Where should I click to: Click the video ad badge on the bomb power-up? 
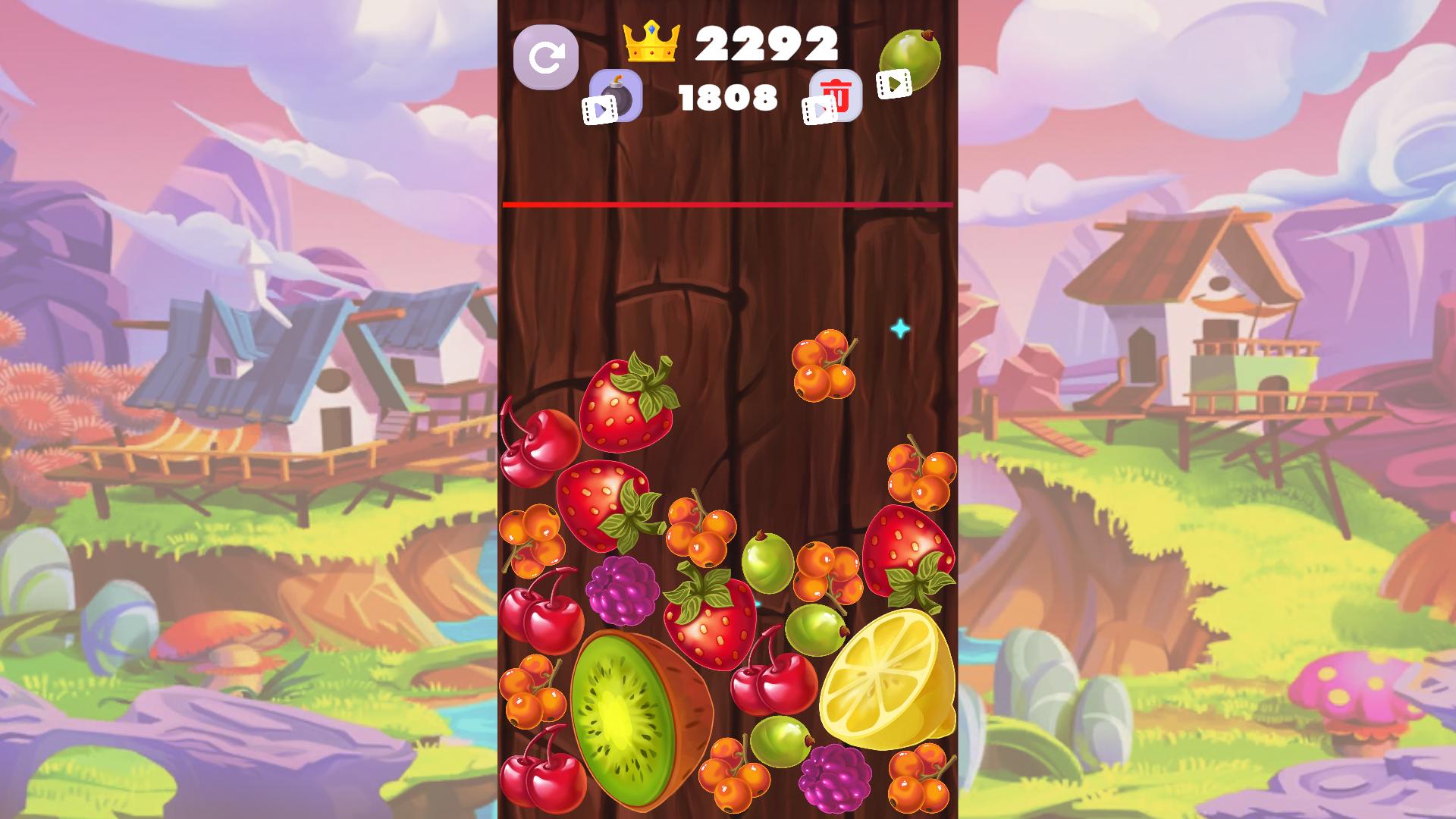pos(598,110)
